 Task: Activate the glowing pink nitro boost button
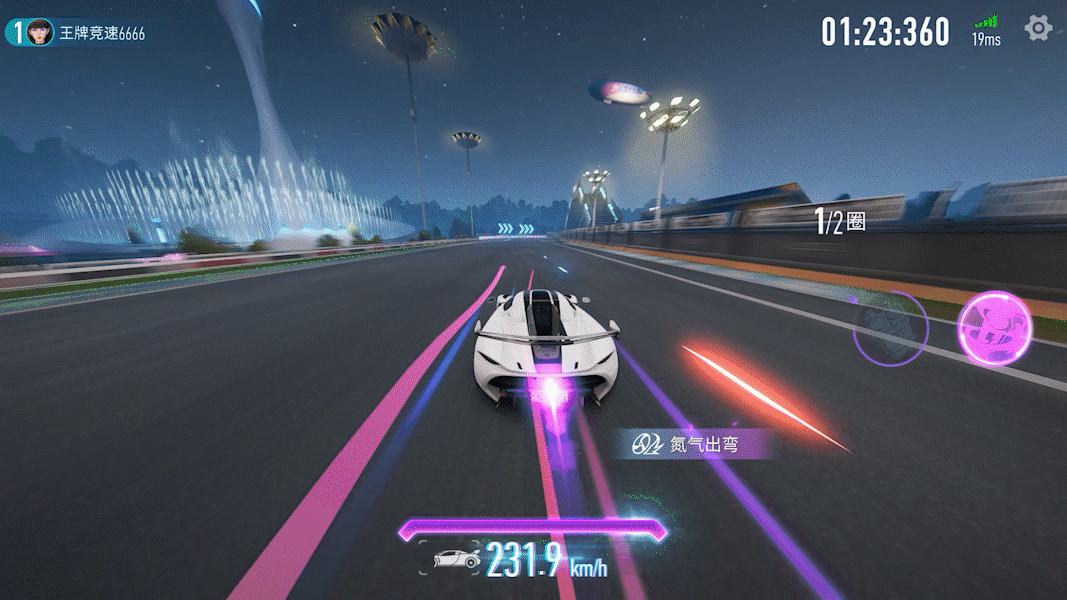(x=994, y=327)
